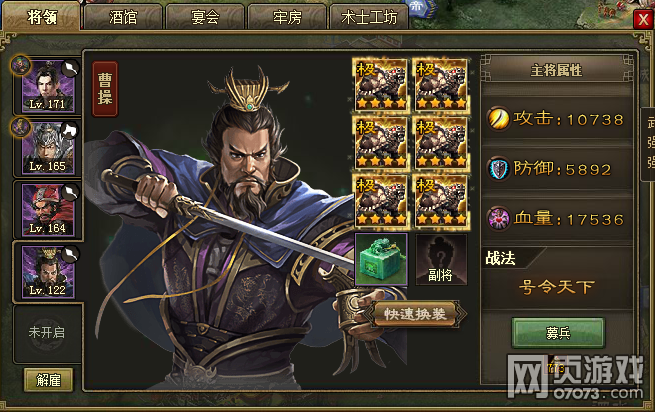Select the green jade seal item slot
The image size is (655, 412).
click(x=381, y=260)
